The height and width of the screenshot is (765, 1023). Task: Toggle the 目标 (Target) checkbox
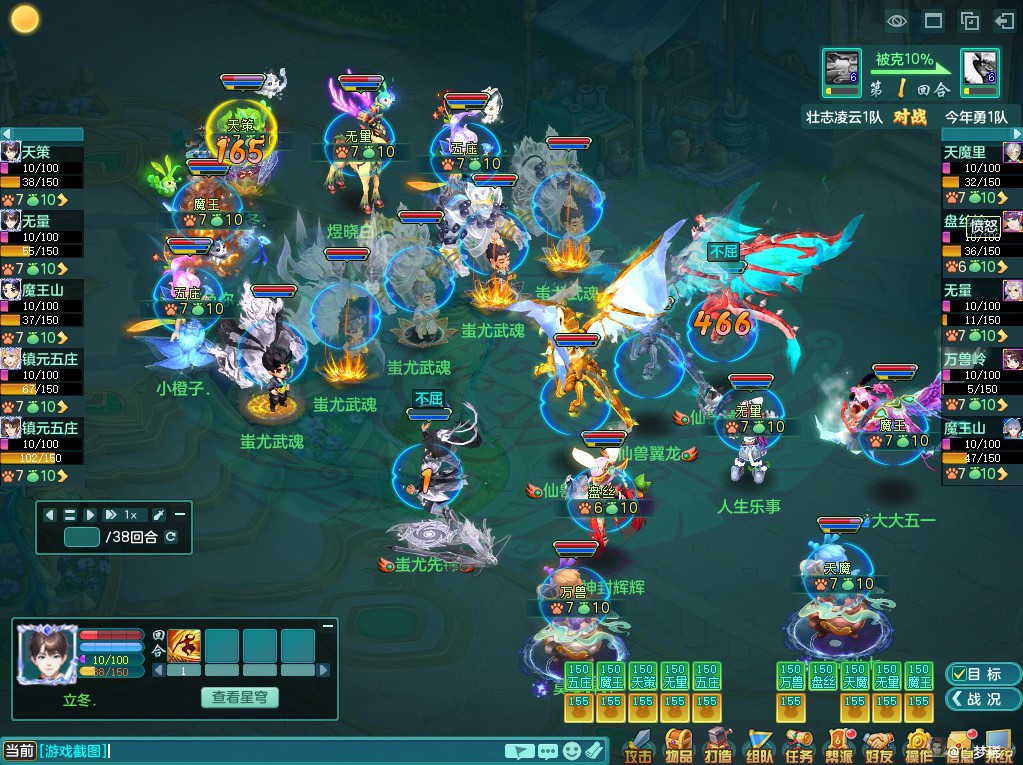(x=975, y=674)
